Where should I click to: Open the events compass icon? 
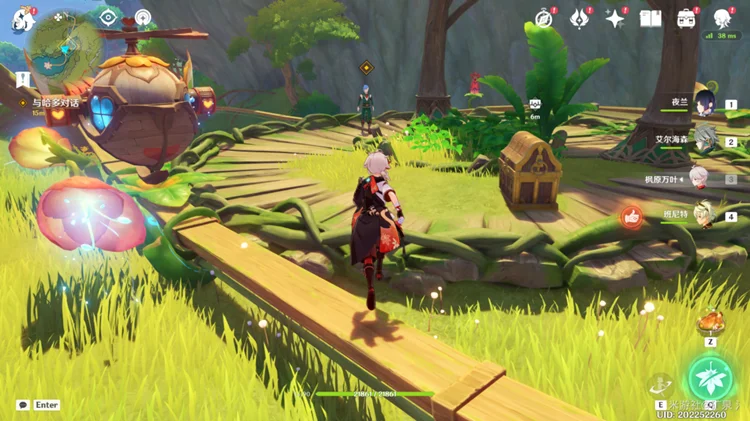click(544, 18)
